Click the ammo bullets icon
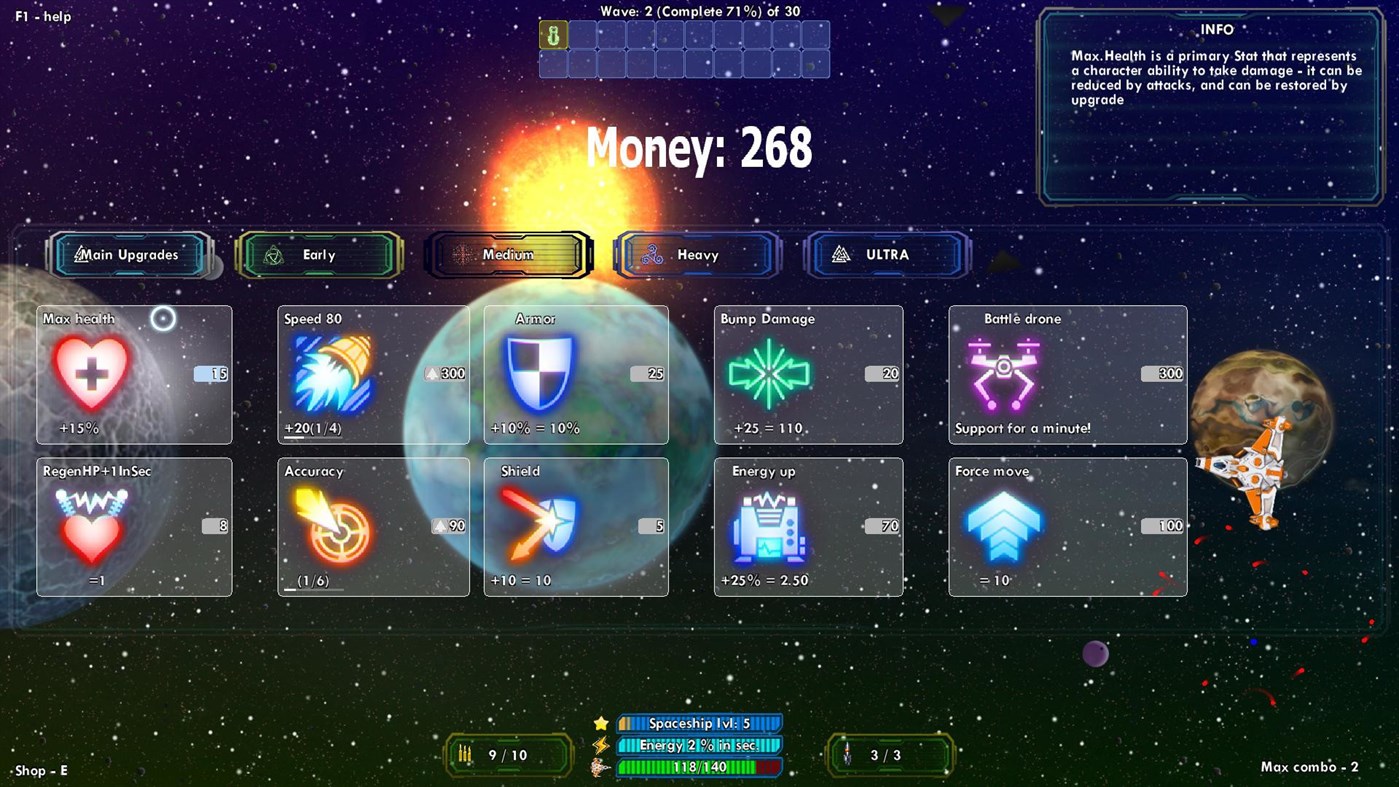This screenshot has height=787, width=1399. [463, 755]
